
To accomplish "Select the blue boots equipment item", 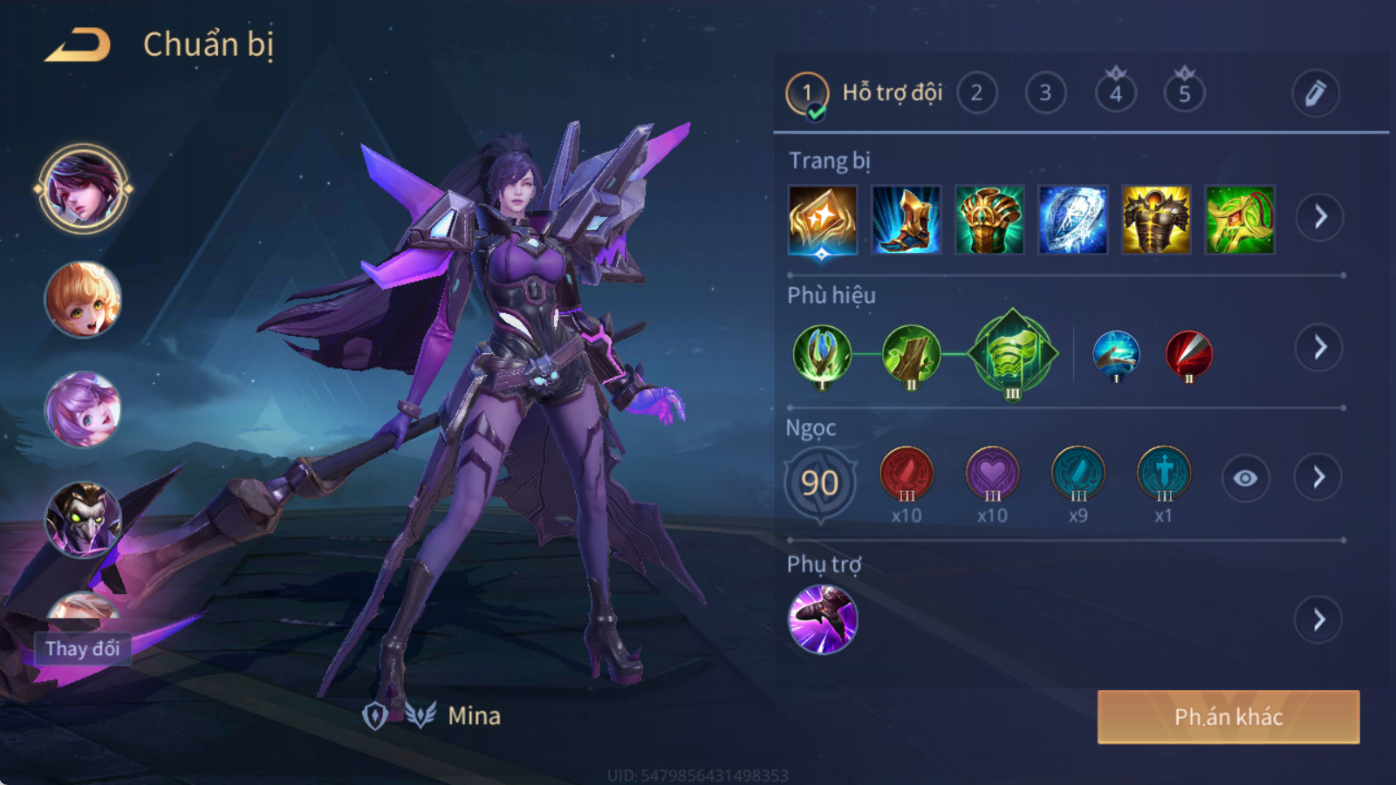I will (906, 219).
